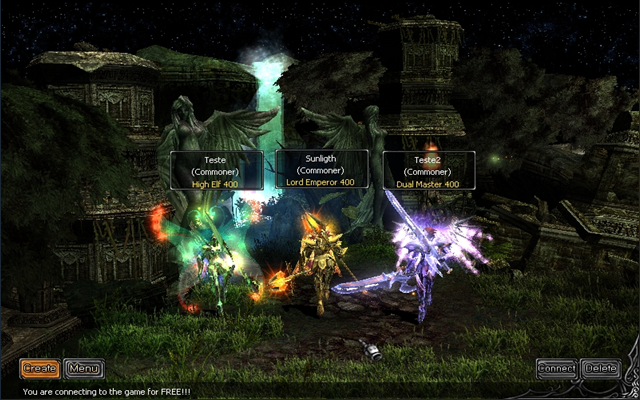This screenshot has height=400, width=640.
Task: Choose the Sunligth Lord Emperor character card
Action: (322, 171)
